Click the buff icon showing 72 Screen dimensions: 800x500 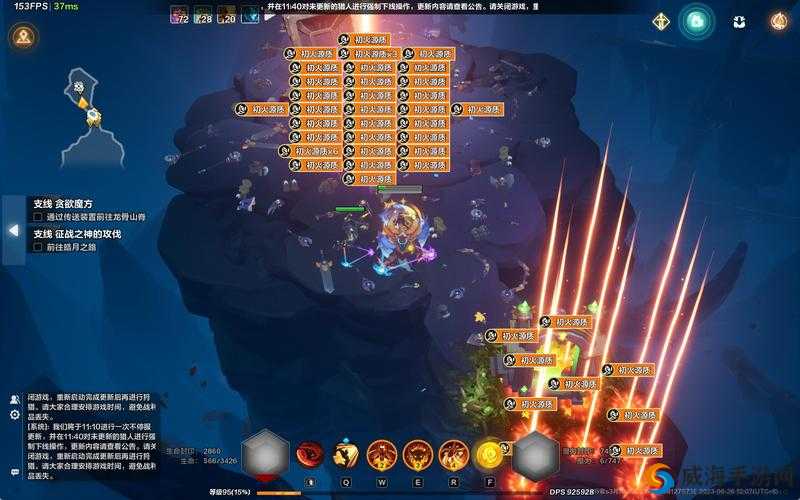click(181, 14)
